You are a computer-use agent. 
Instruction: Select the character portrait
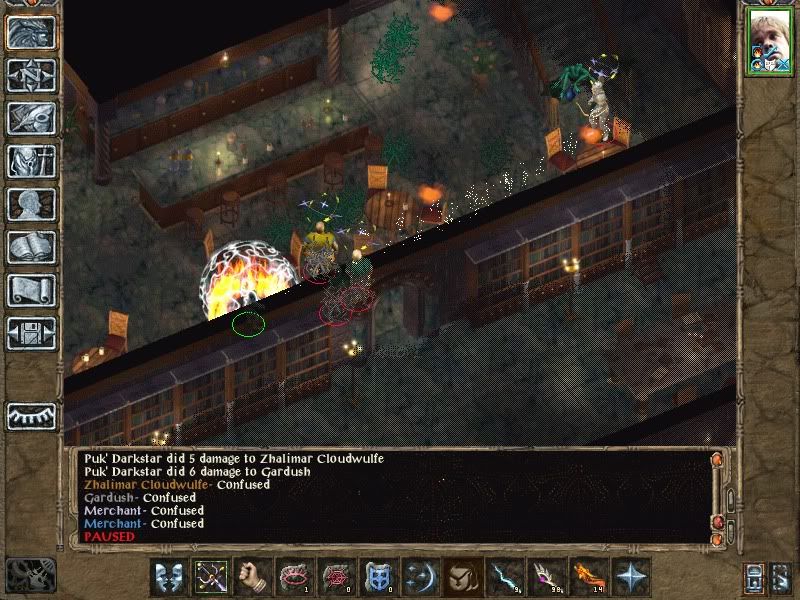[x=769, y=43]
